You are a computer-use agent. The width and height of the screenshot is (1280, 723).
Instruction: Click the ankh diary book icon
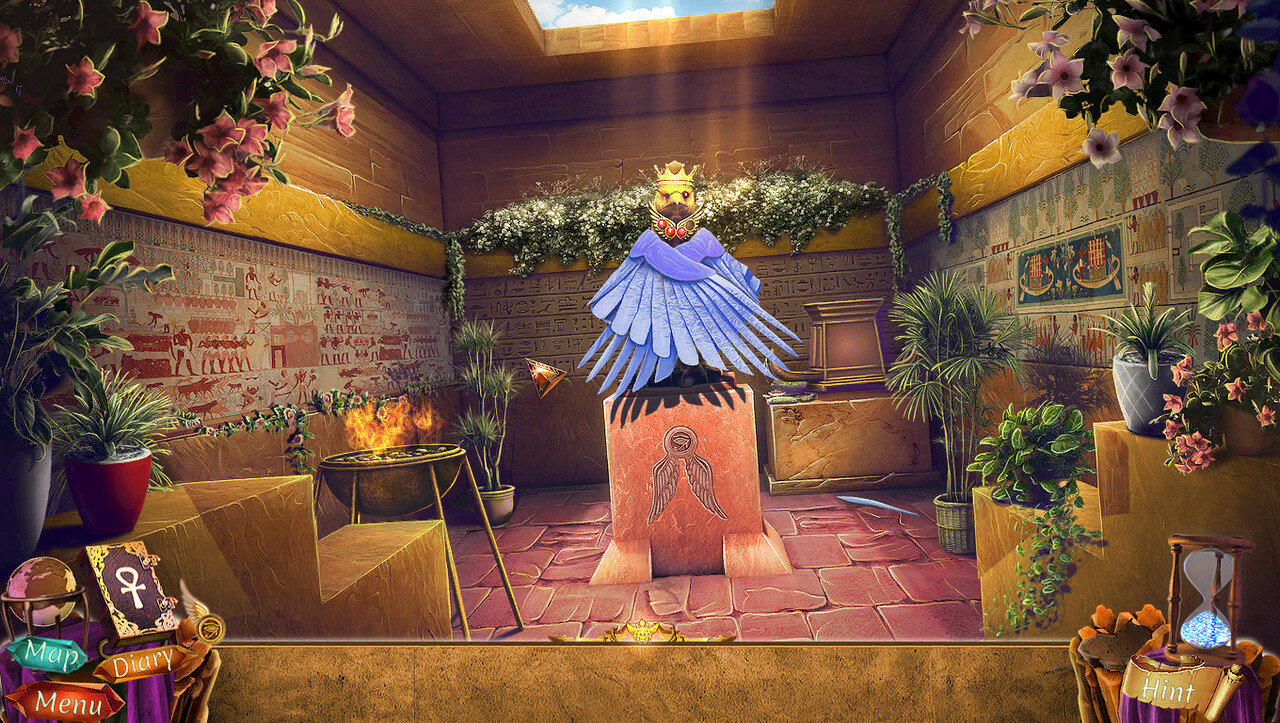tap(129, 586)
